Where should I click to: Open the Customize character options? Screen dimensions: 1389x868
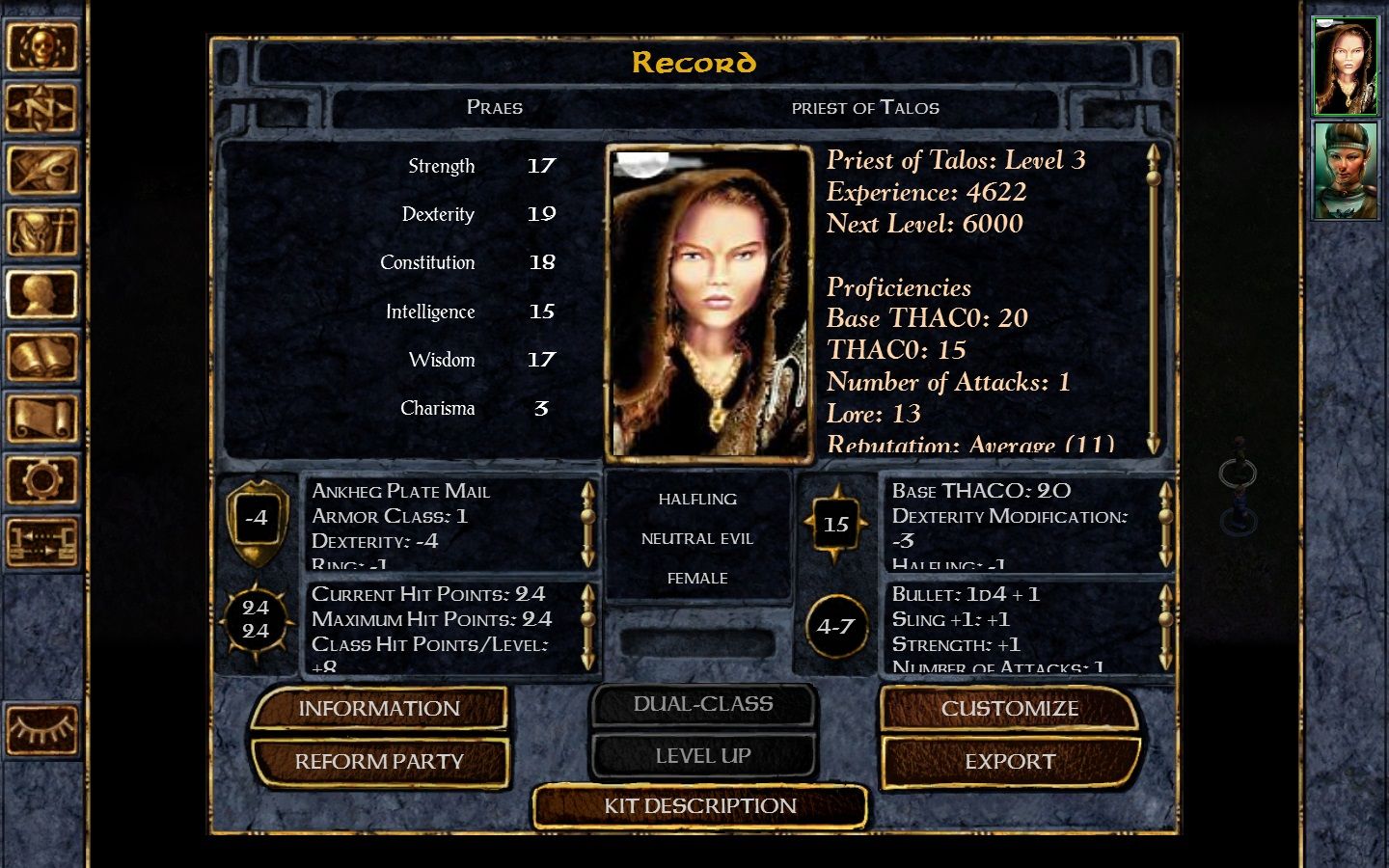[x=1010, y=709]
